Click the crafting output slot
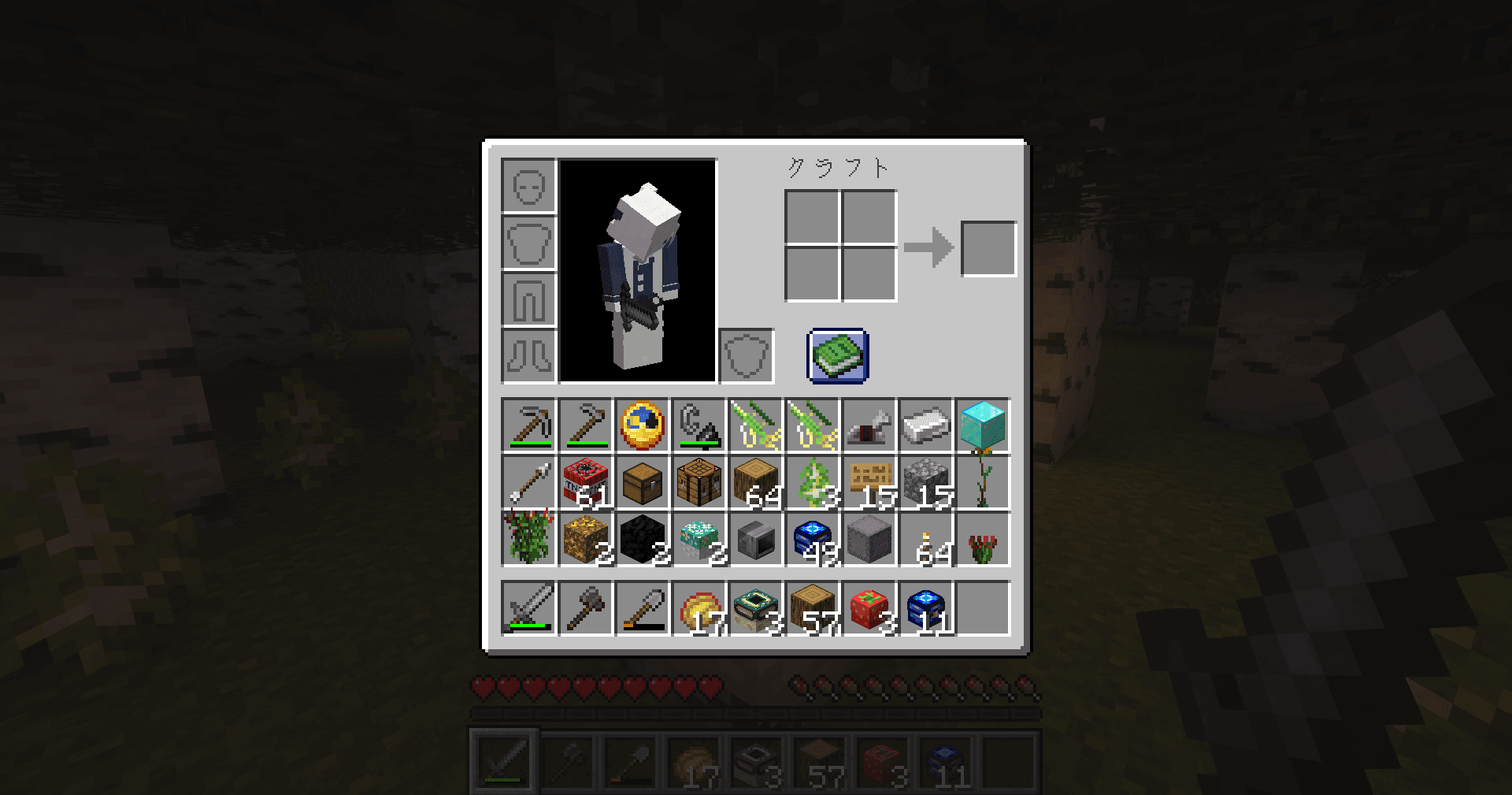Image resolution: width=1512 pixels, height=795 pixels. pyautogui.click(x=988, y=249)
